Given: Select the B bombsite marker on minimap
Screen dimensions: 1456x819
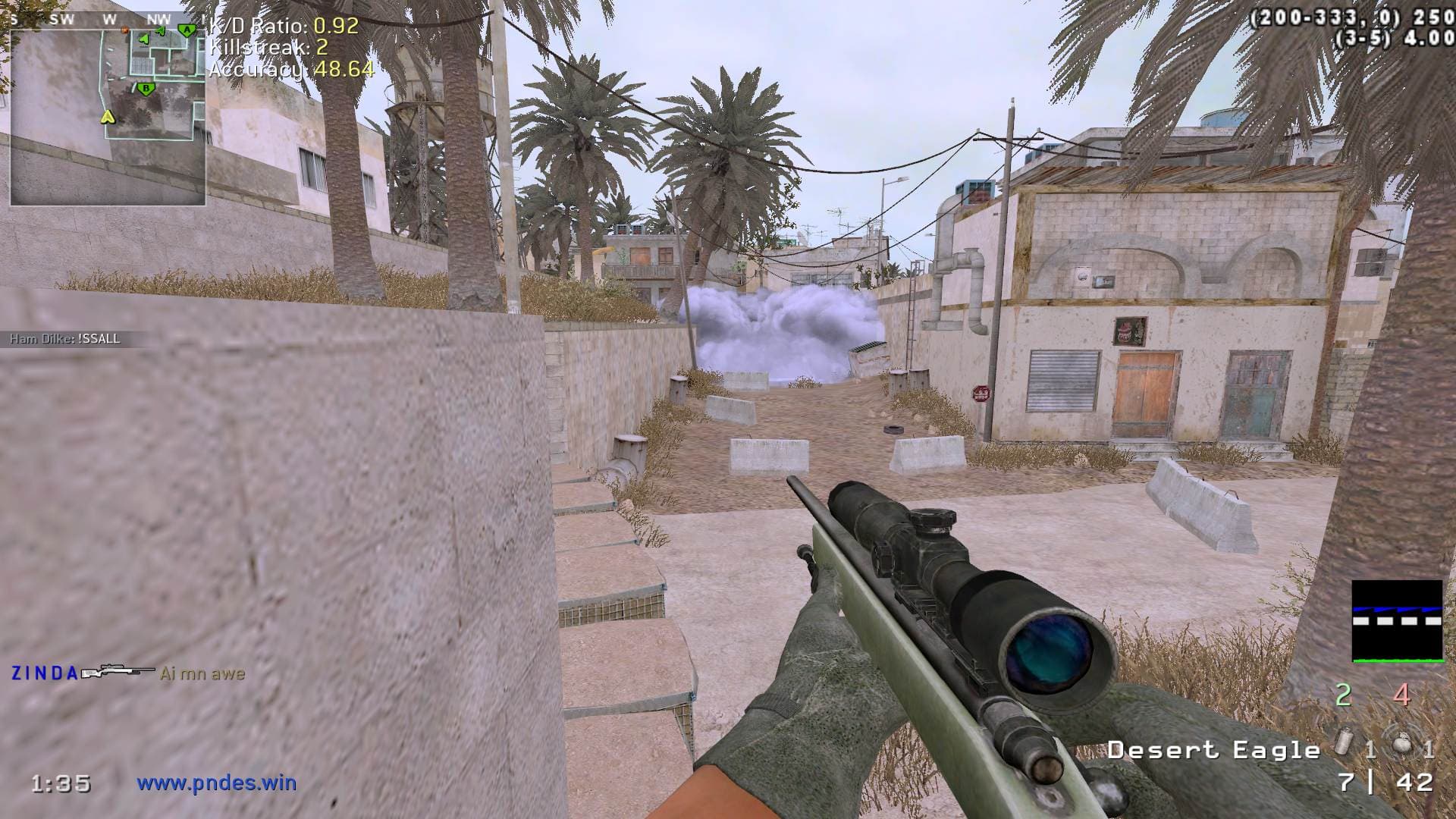Looking at the screenshot, I should pos(146,89).
